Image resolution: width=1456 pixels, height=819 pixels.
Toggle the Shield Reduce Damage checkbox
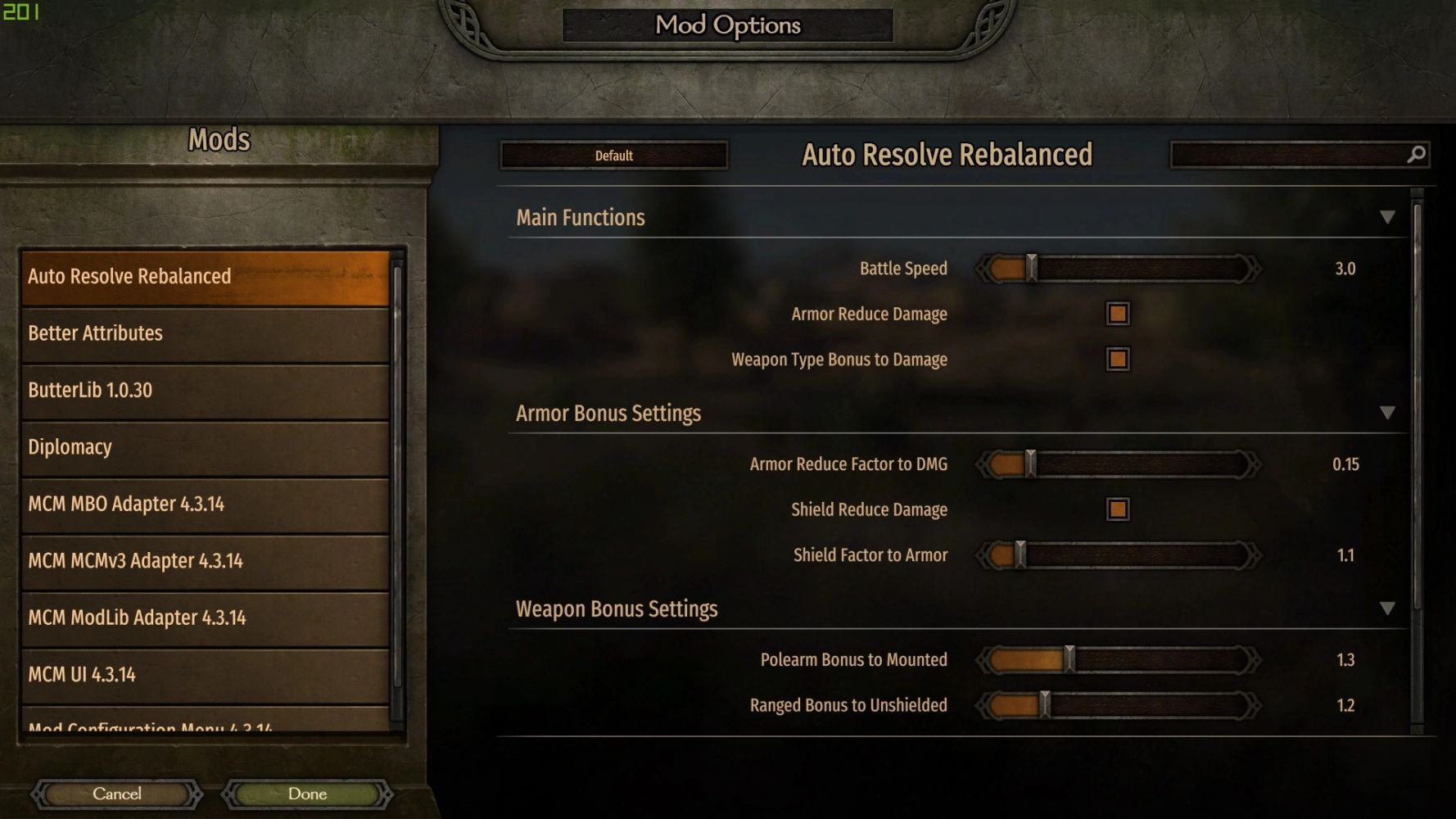coord(1118,509)
